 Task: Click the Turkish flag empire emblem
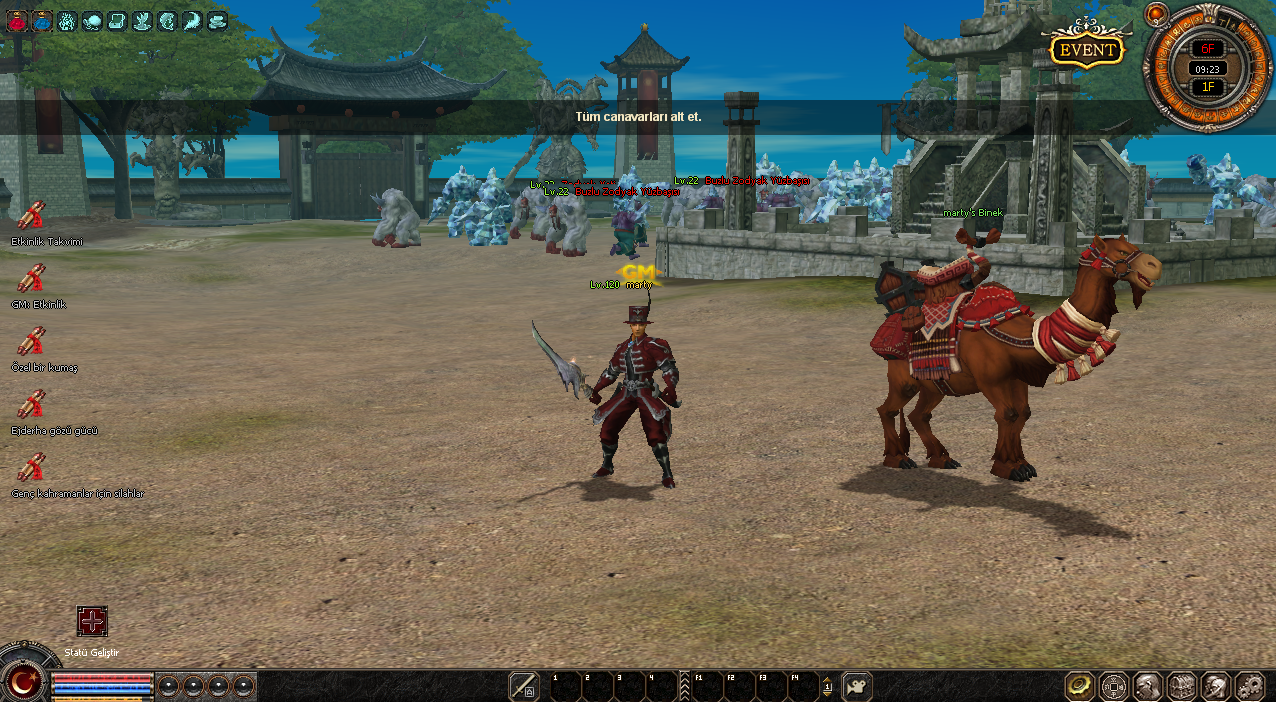[x=22, y=682]
